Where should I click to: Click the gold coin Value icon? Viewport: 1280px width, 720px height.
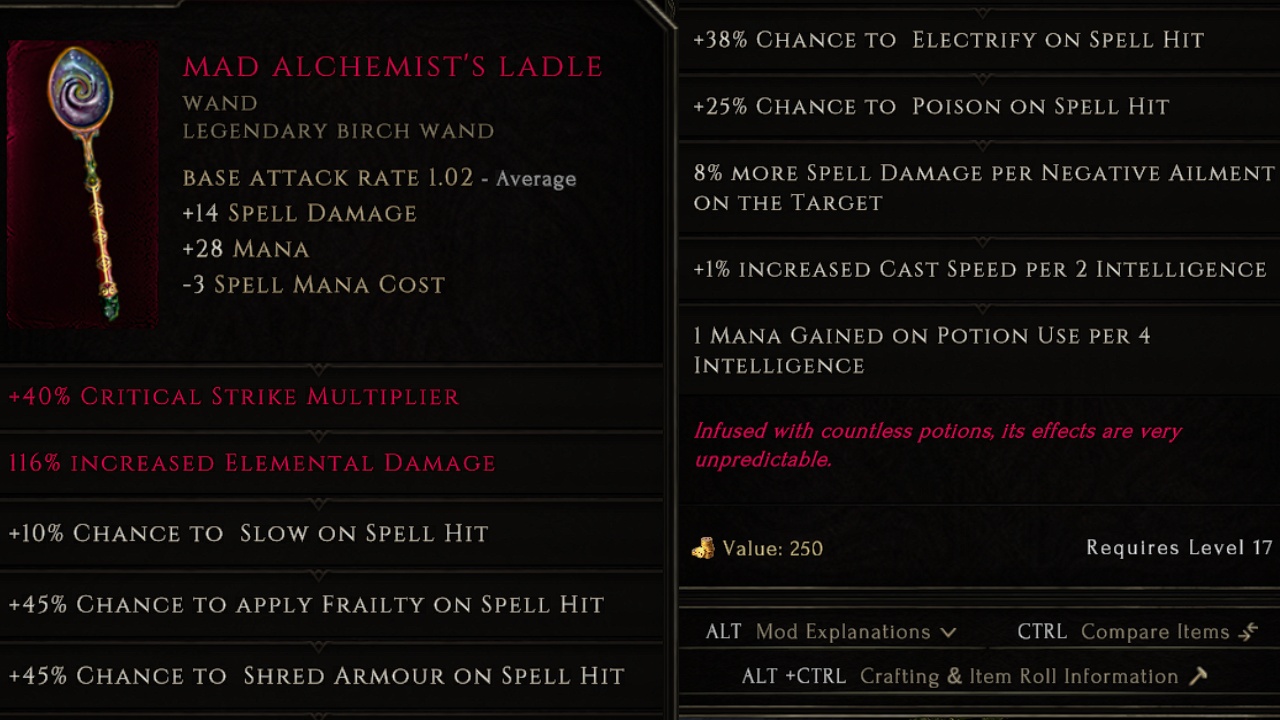(x=705, y=549)
